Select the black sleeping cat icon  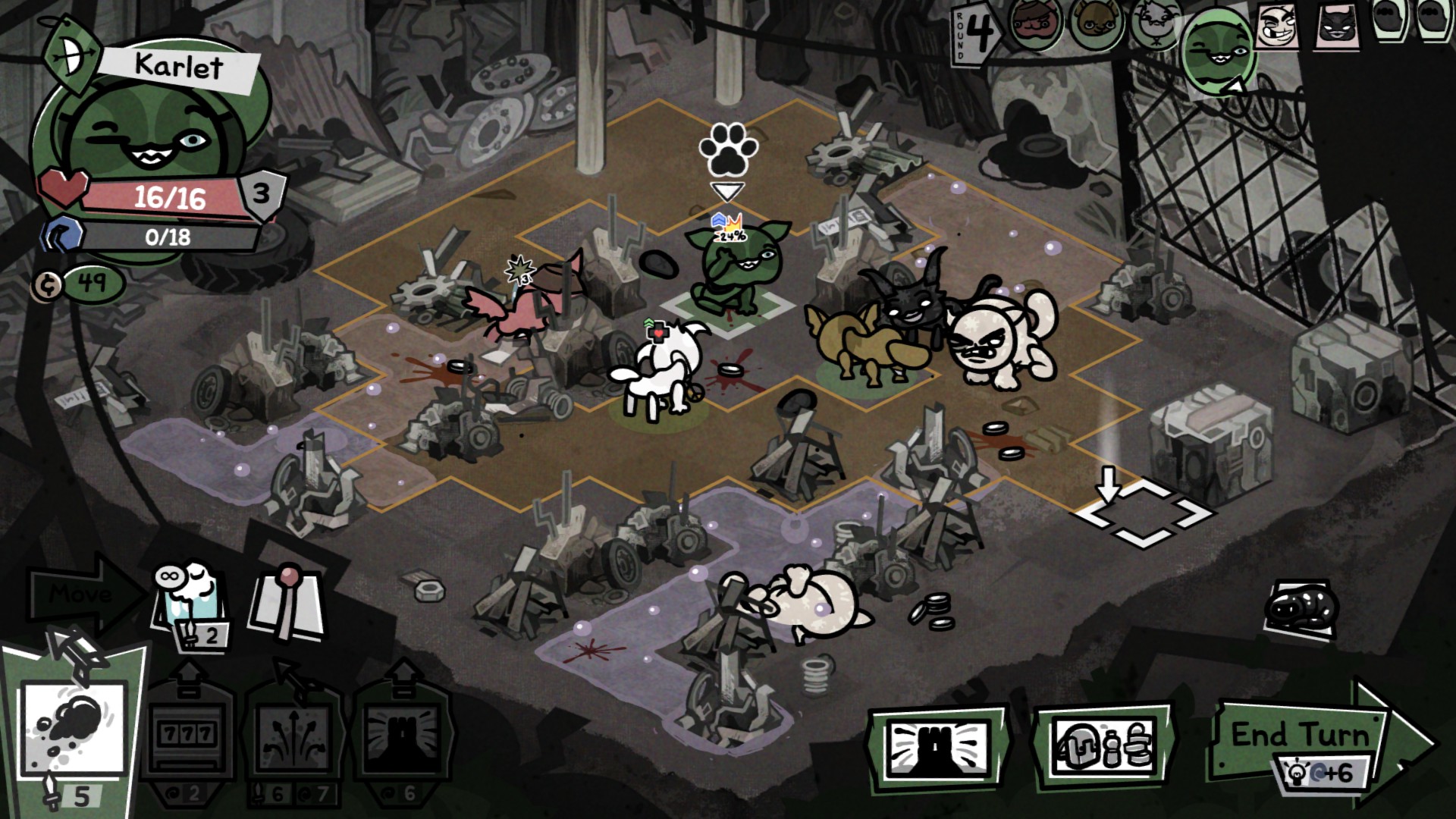1301,609
